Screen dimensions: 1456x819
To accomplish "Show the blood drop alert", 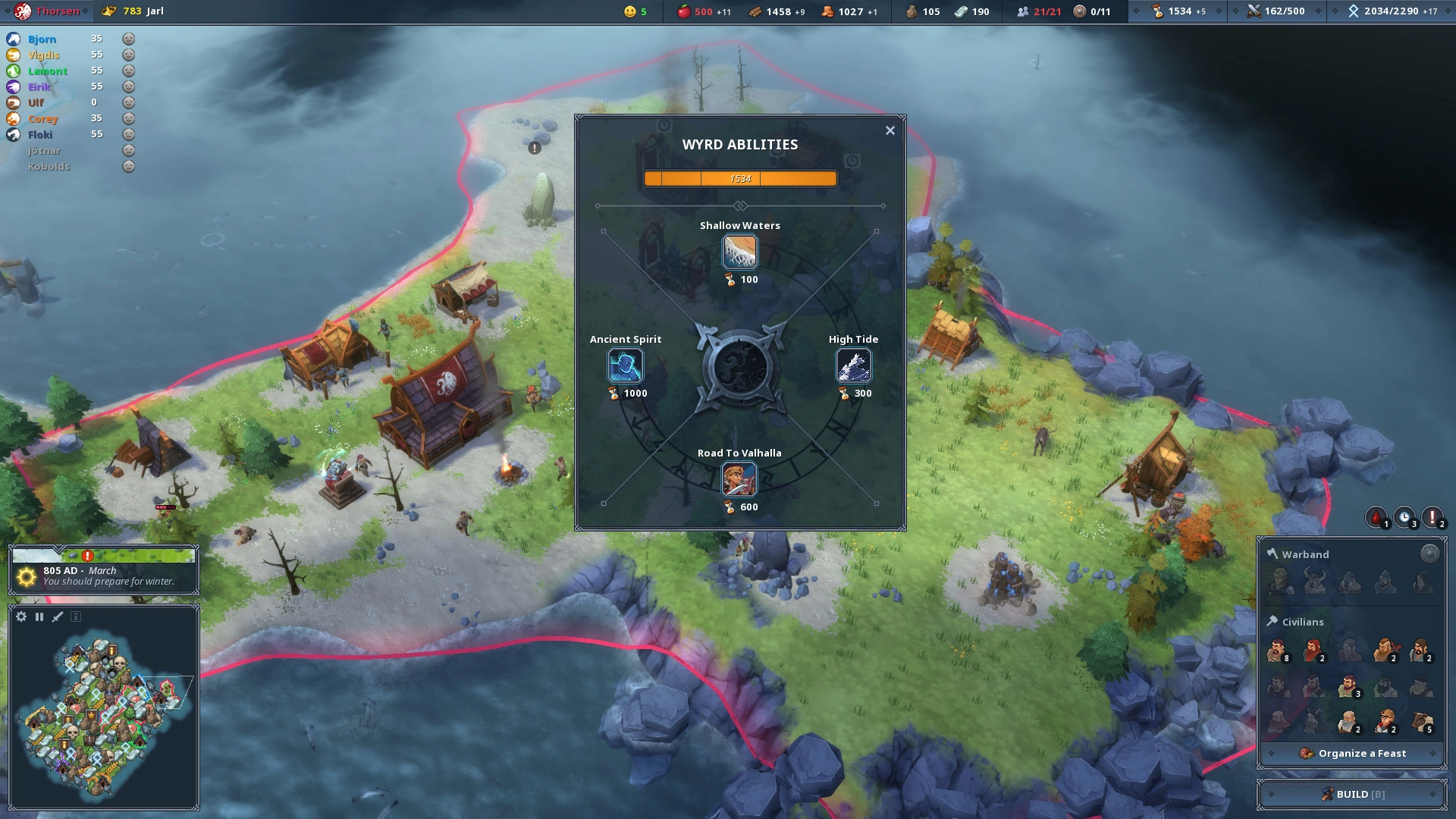I will pyautogui.click(x=1376, y=518).
